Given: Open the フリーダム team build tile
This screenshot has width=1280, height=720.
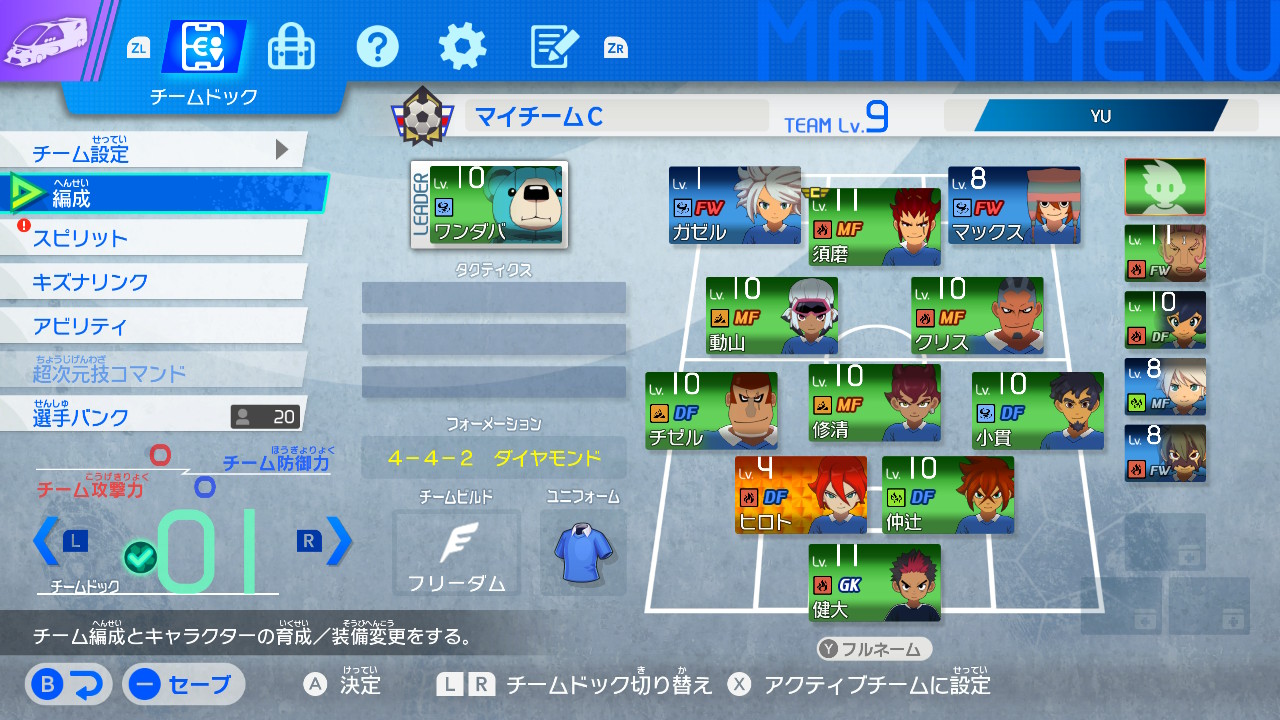Looking at the screenshot, I should [x=456, y=553].
